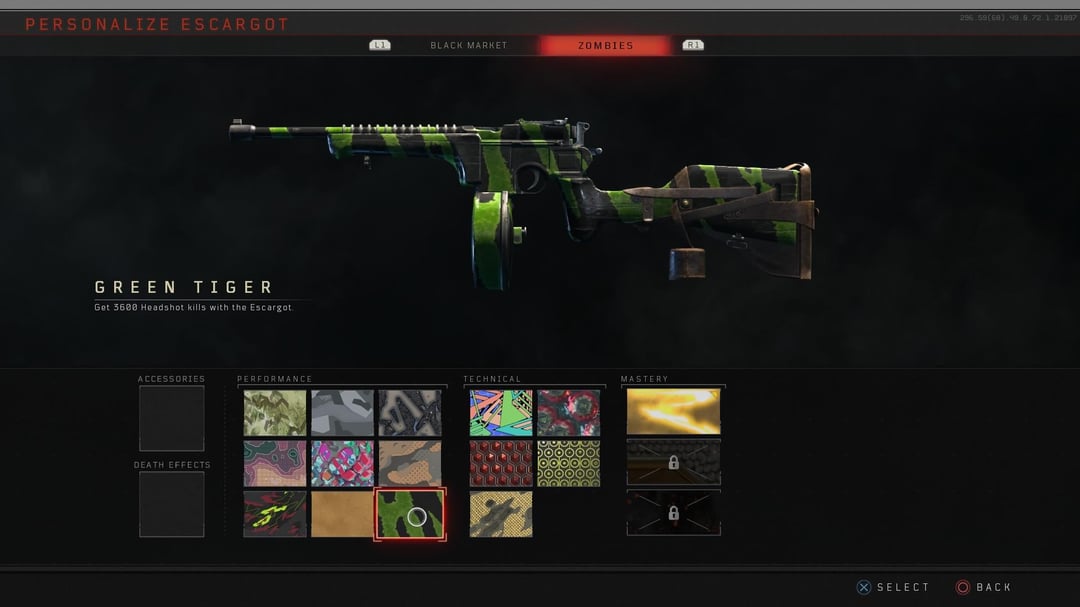Apply the yellow concentric circles camo
Viewport: 1080px width, 607px height.
click(568, 463)
